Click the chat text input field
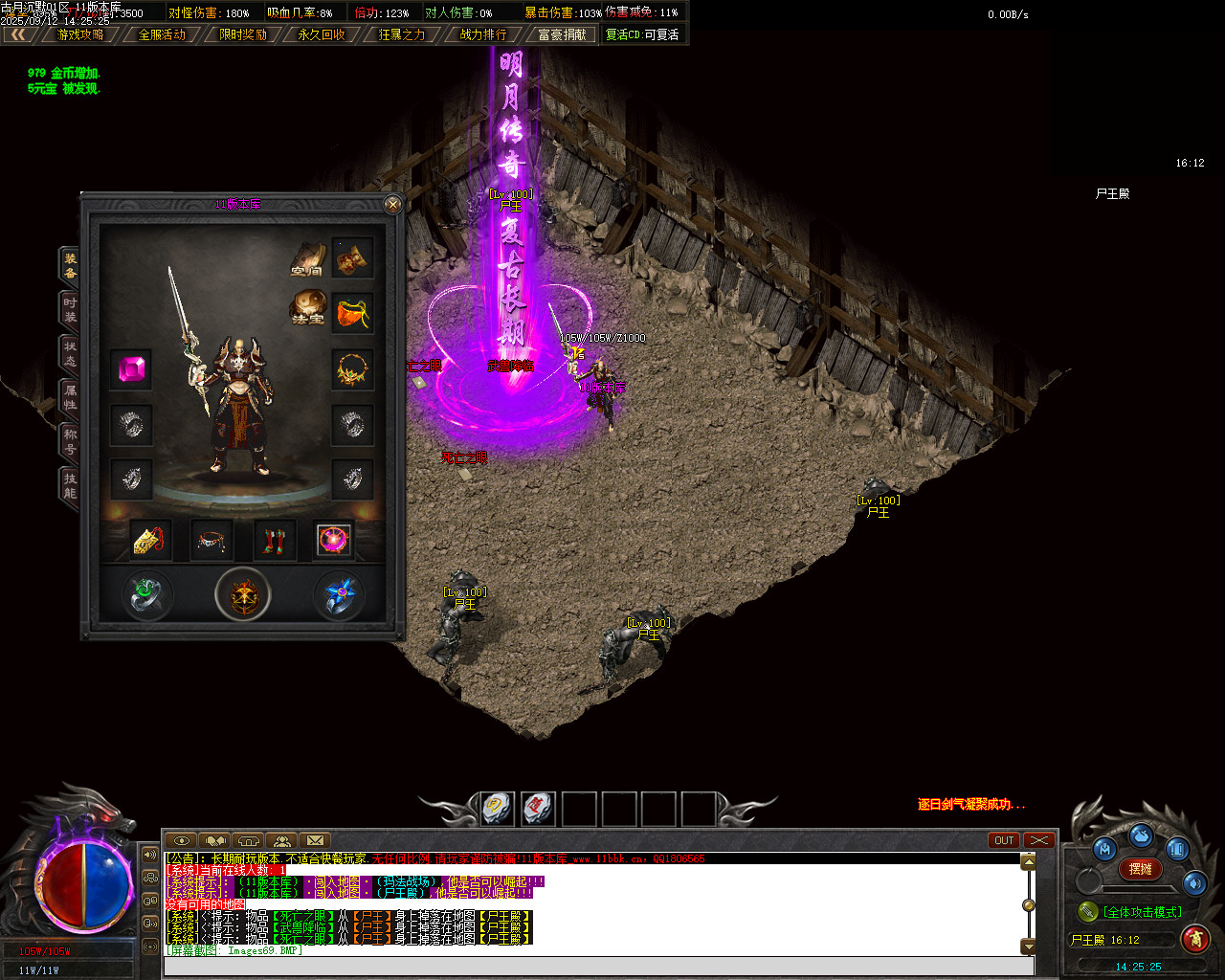Viewport: 1225px width, 980px height. point(598,966)
